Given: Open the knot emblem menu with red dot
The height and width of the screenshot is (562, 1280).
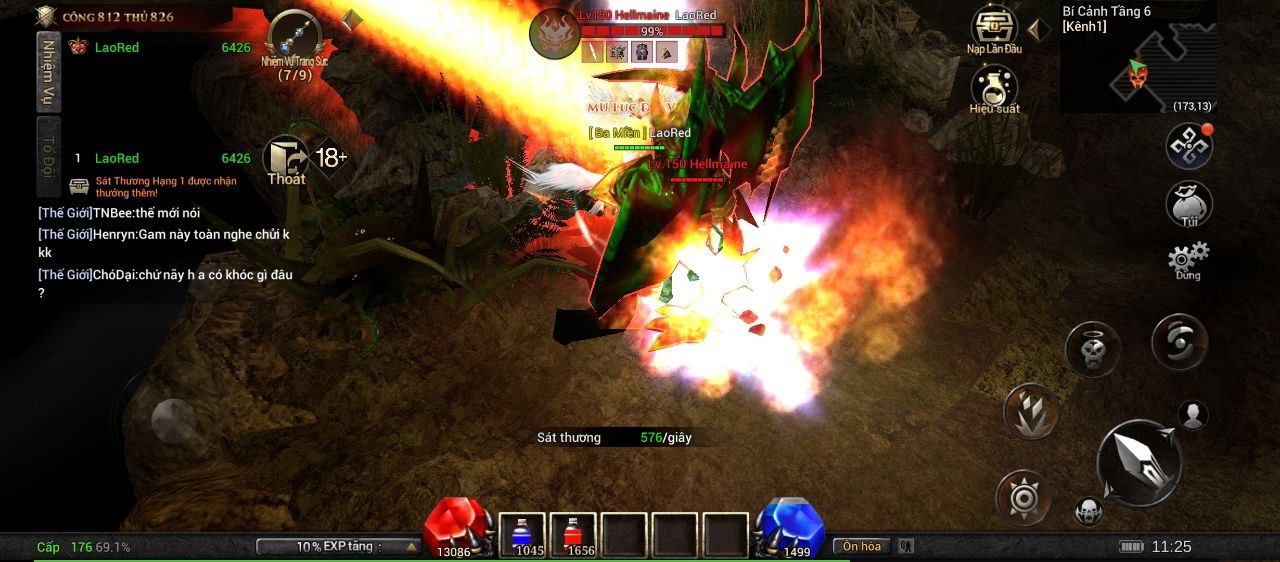Looking at the screenshot, I should 1189,146.
